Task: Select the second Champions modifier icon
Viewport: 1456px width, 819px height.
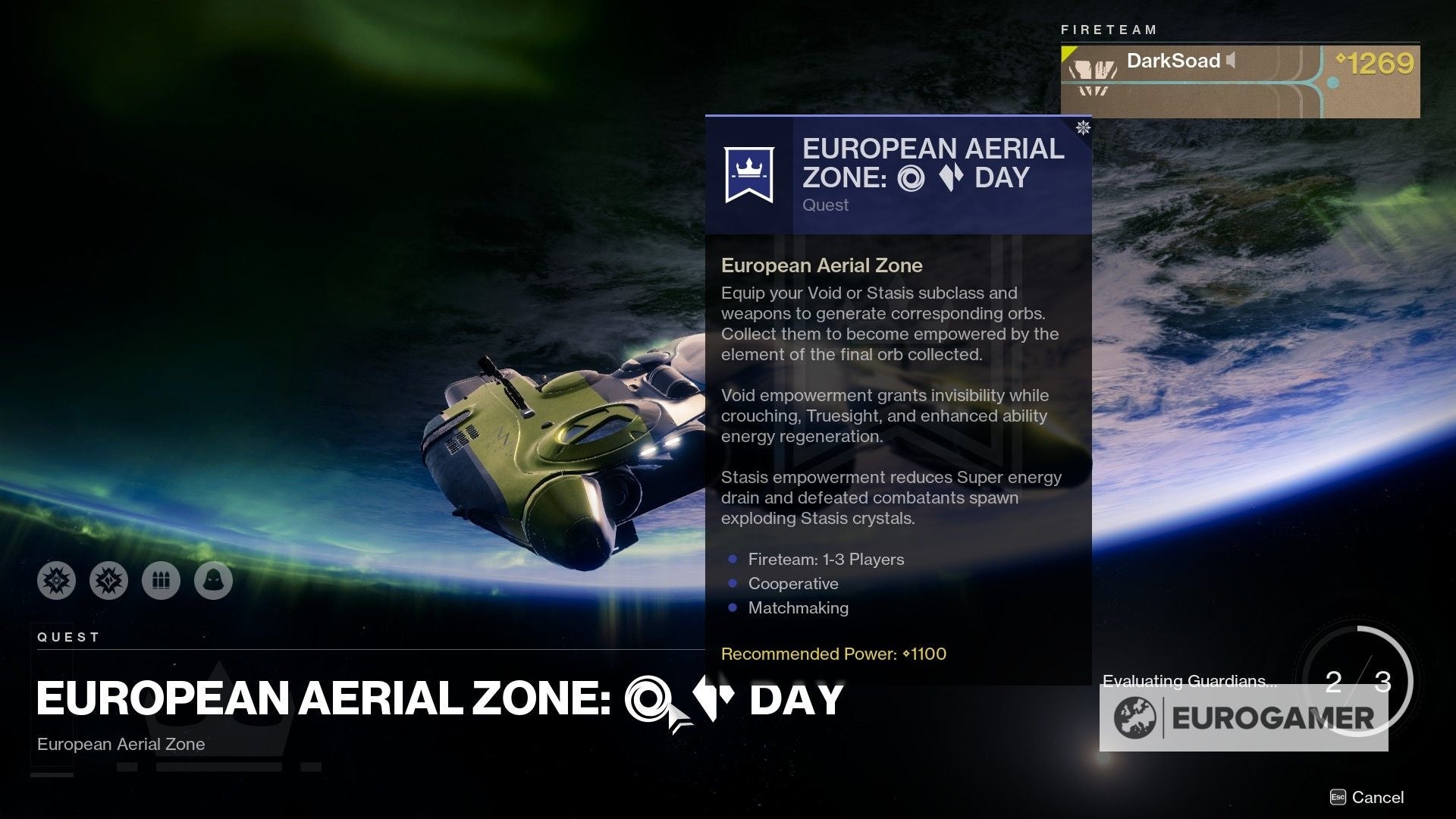Action: point(108,580)
